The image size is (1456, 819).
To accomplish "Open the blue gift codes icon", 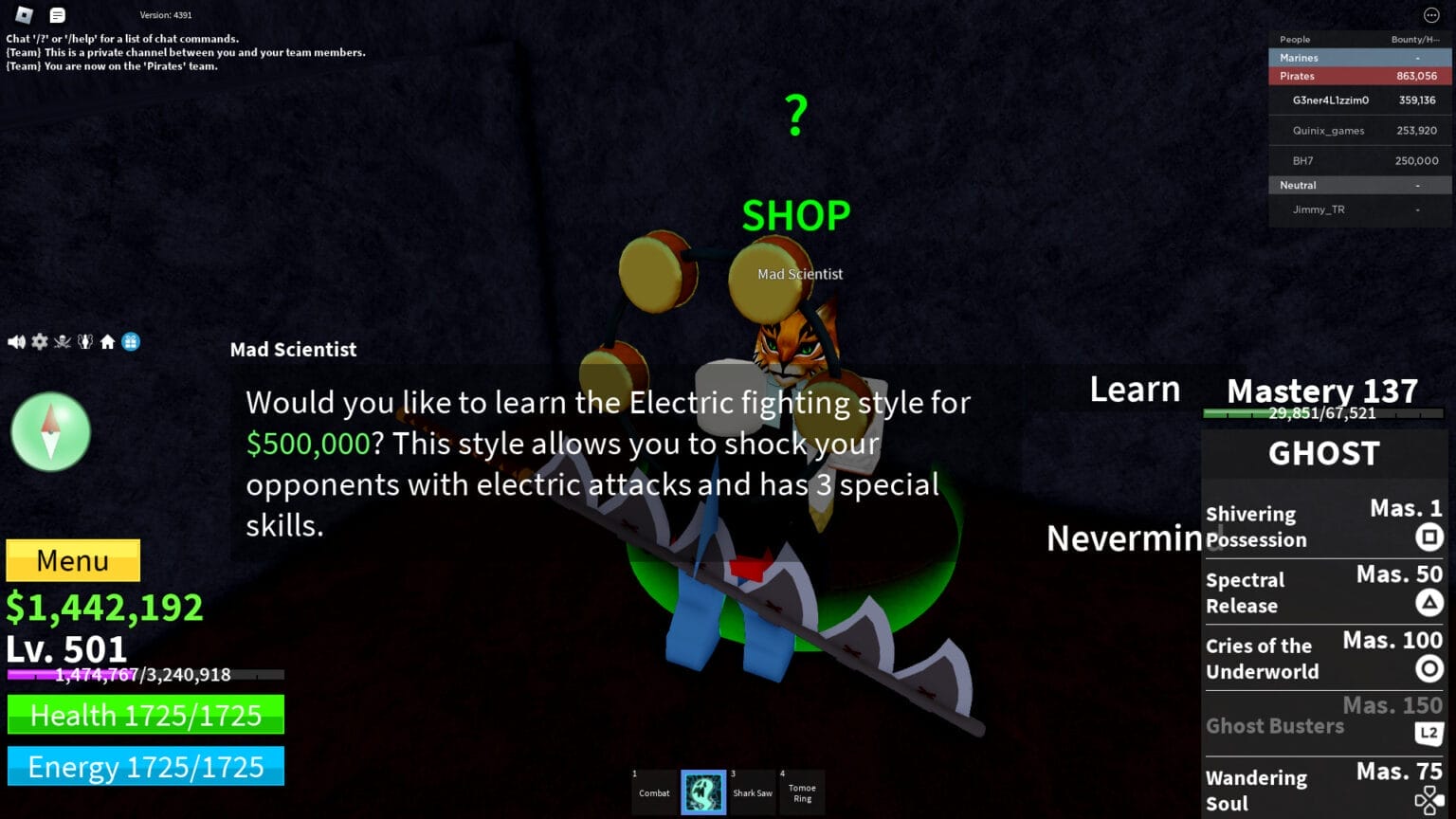I will click(x=131, y=341).
